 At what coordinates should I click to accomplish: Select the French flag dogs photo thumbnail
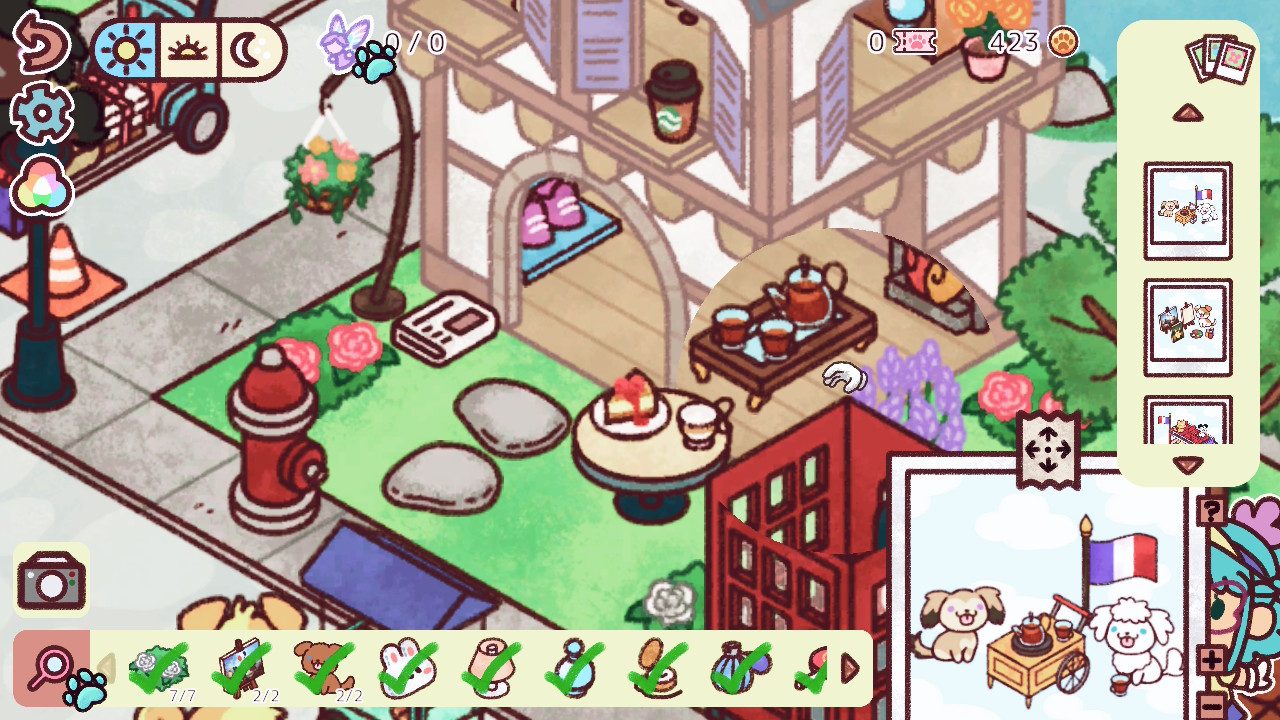click(1188, 210)
